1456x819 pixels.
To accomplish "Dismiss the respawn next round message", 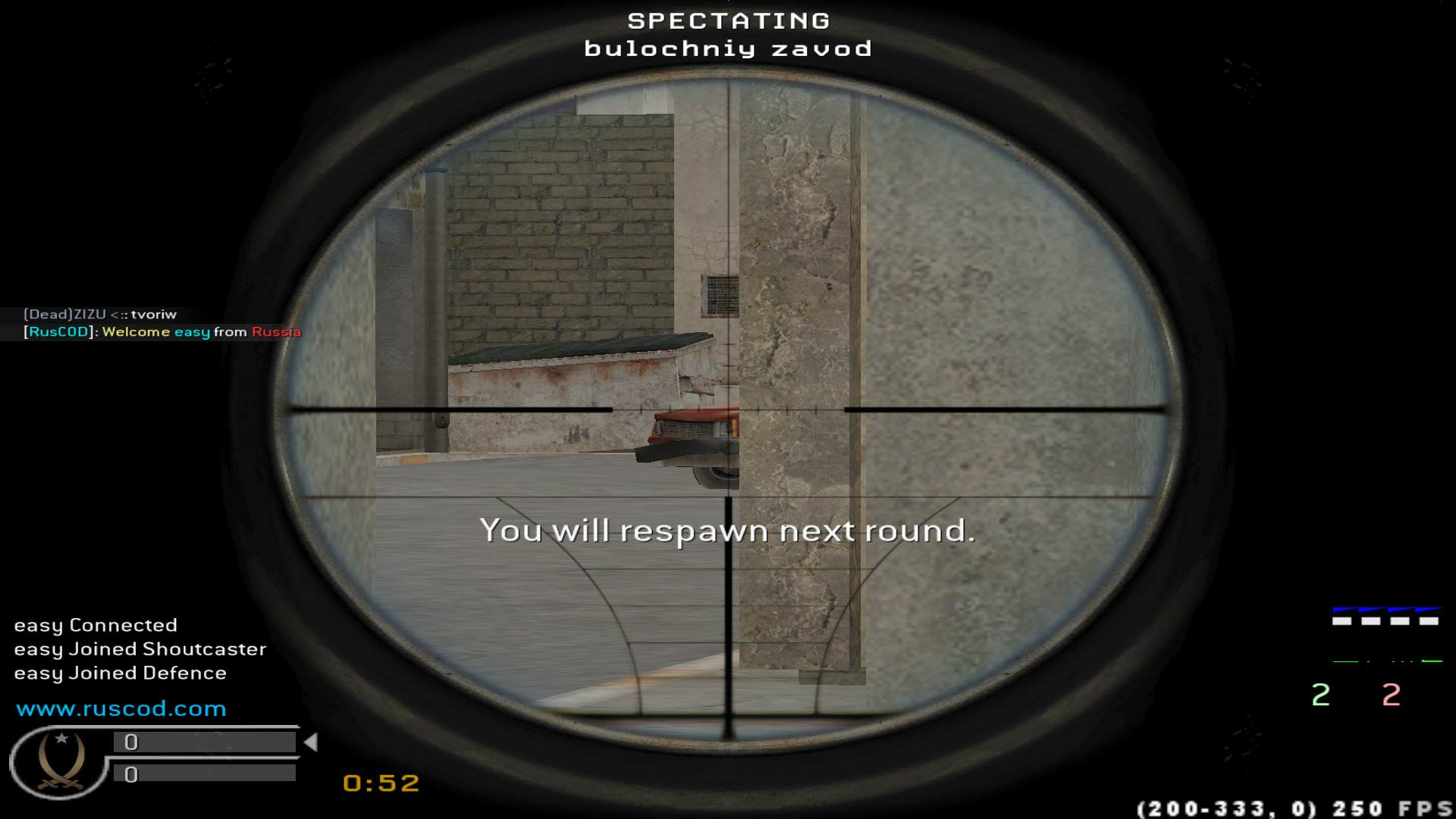I will (x=728, y=532).
